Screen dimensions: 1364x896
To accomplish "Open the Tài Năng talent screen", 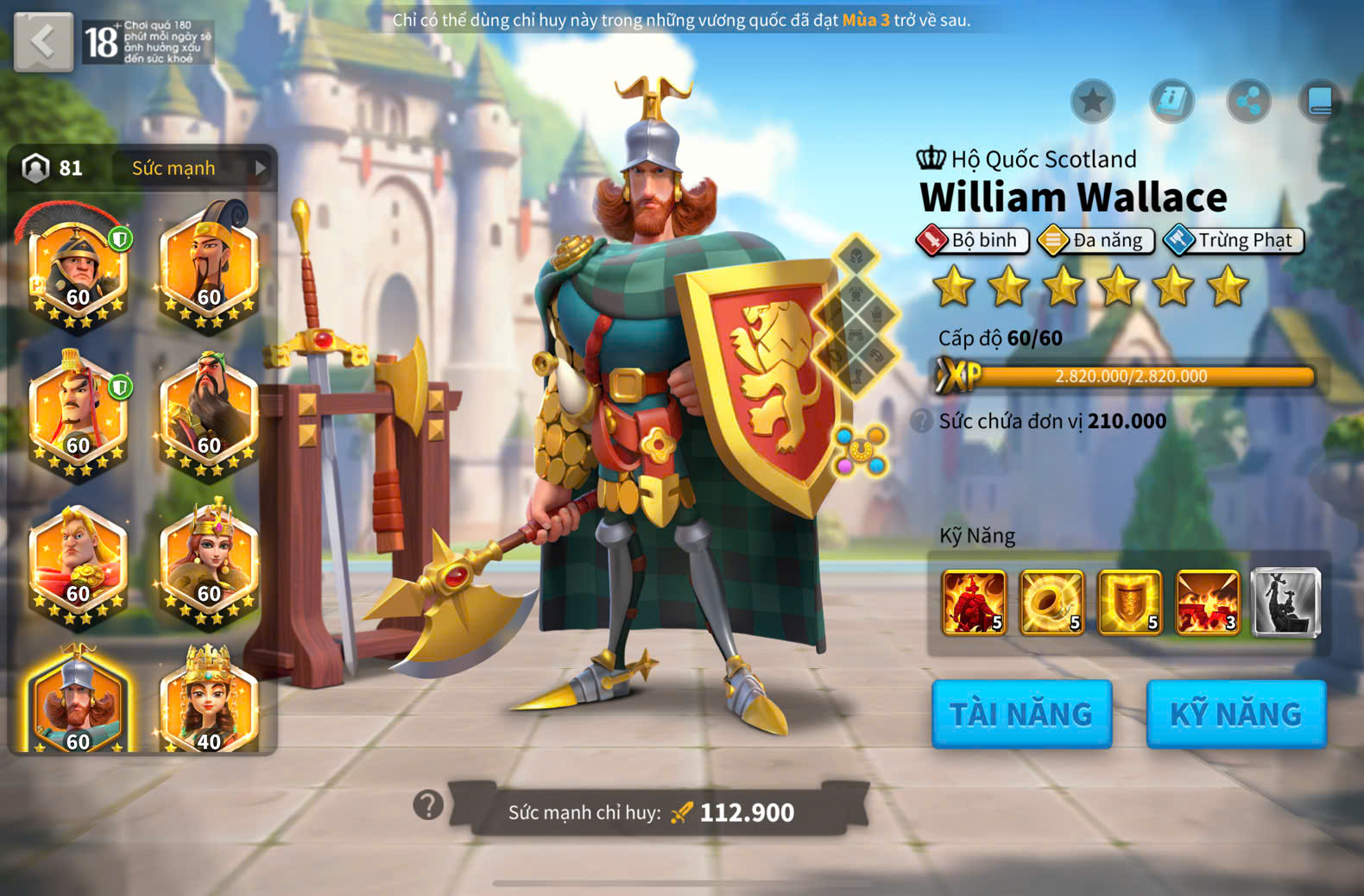I will 1021,714.
